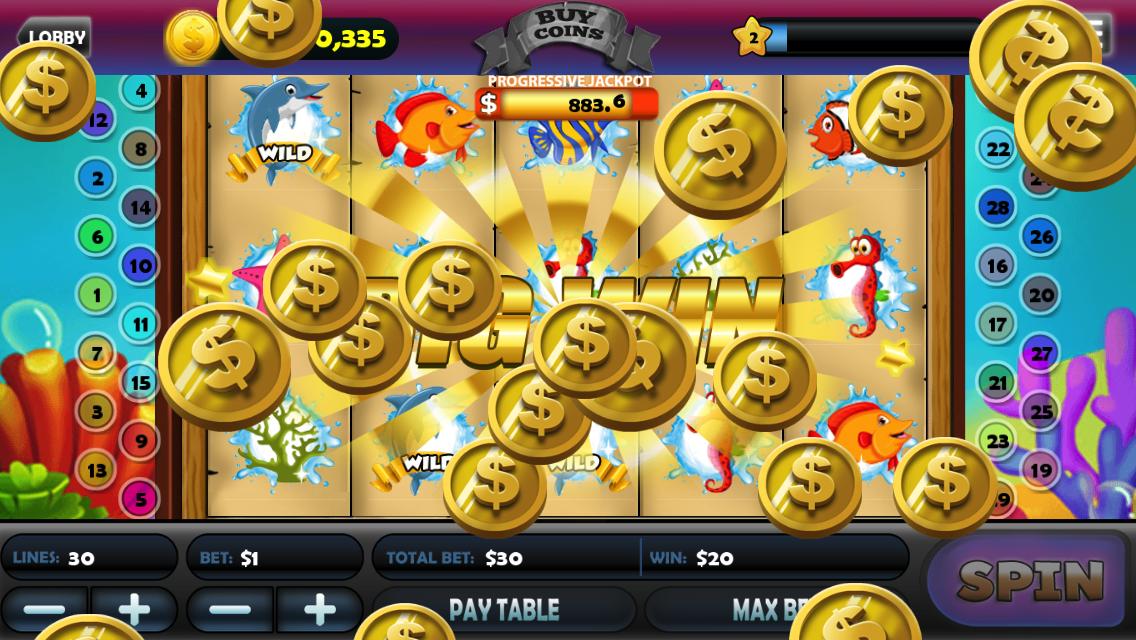Raise the bet amount
This screenshot has height=640, width=1136.
coord(319,609)
